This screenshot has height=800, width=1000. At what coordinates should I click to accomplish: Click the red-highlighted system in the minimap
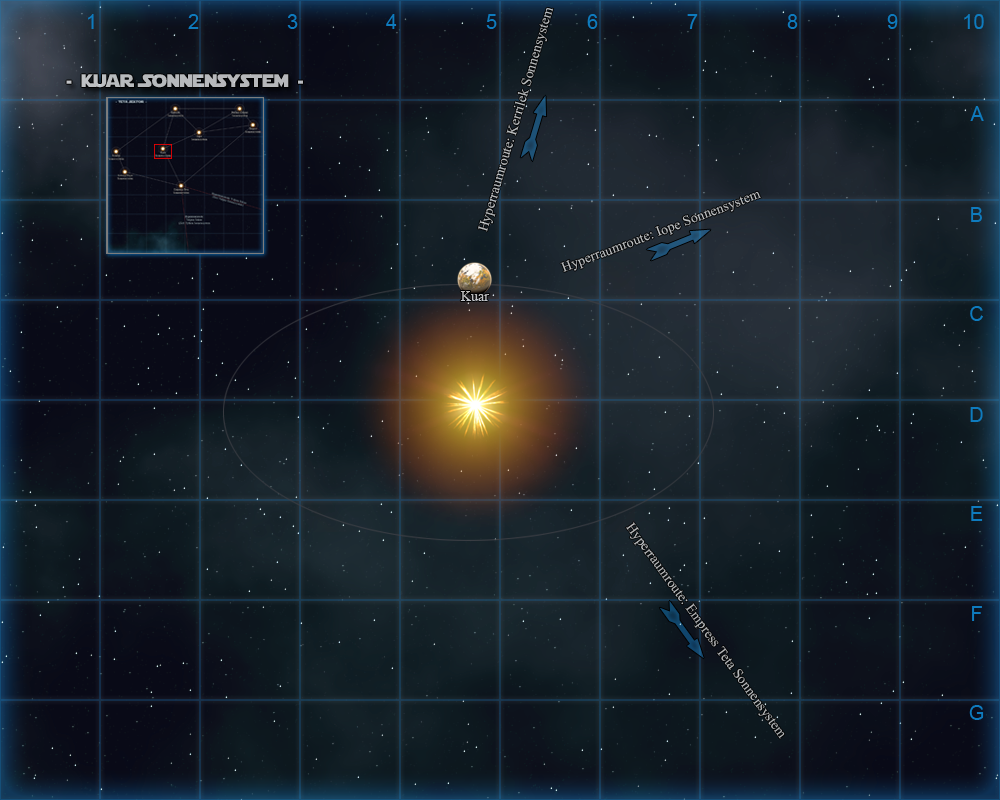tap(163, 151)
